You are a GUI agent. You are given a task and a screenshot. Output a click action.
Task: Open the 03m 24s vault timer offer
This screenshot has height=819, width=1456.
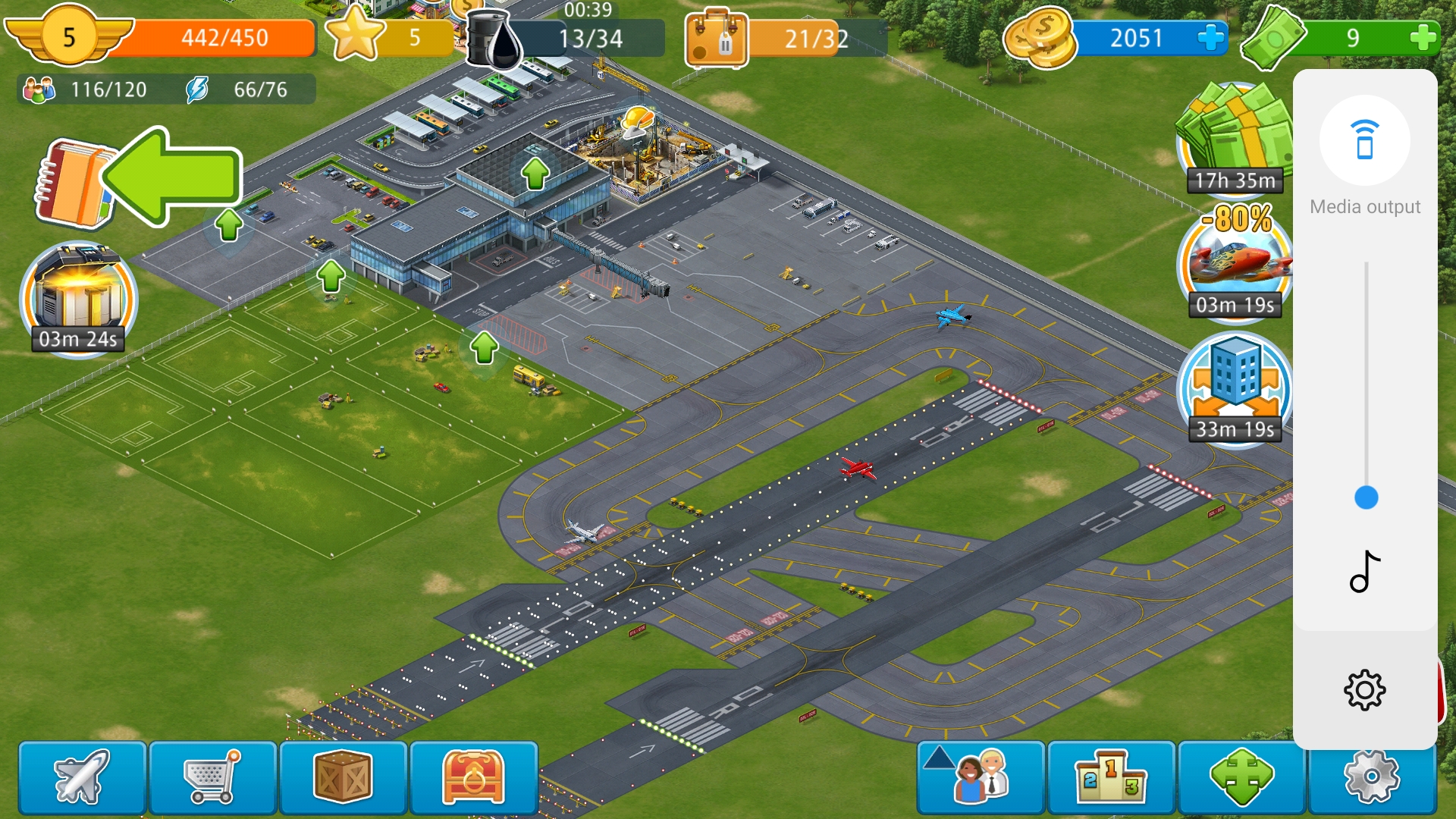(x=78, y=298)
